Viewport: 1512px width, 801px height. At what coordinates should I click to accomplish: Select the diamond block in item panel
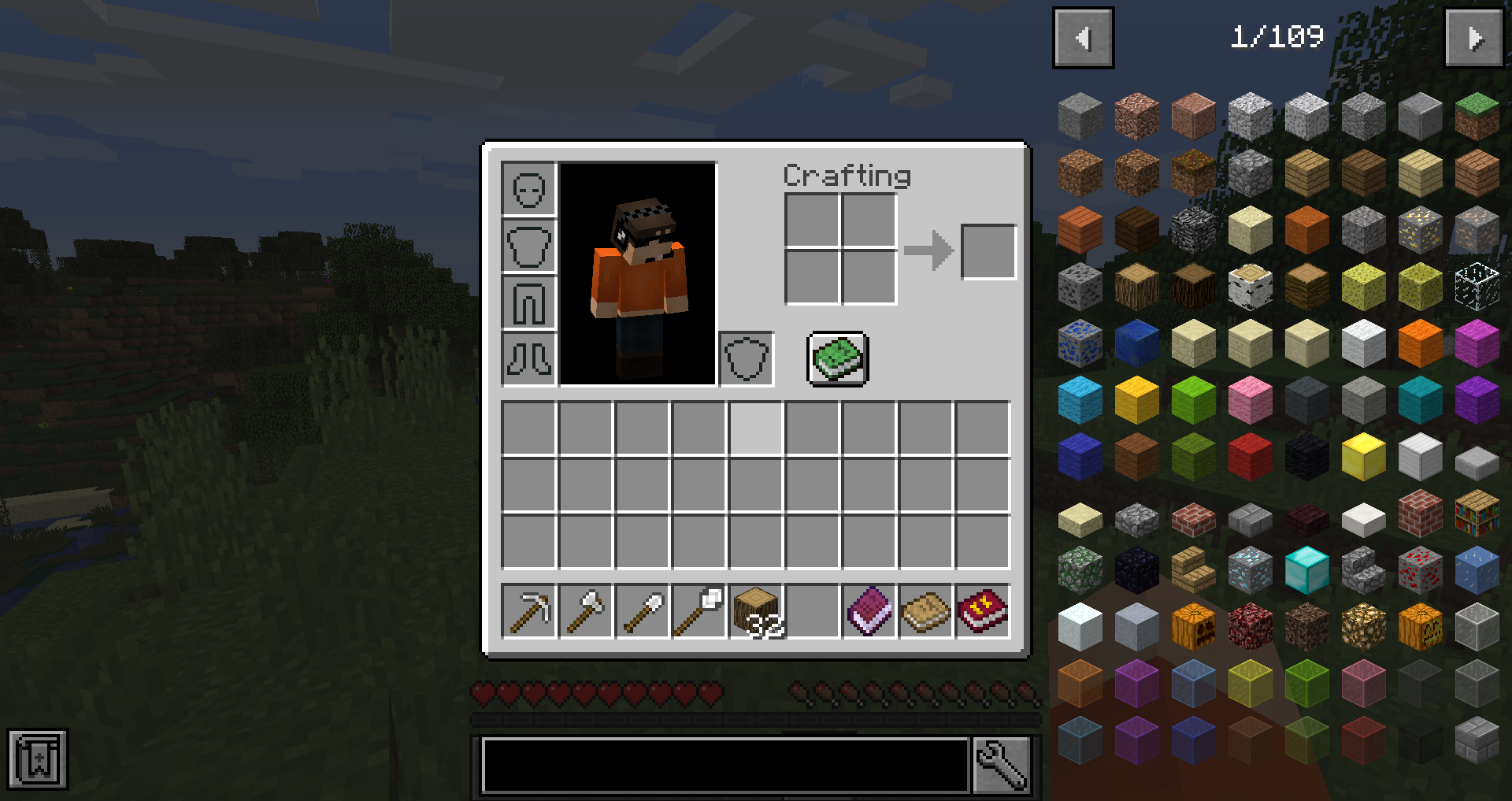pyautogui.click(x=1306, y=569)
